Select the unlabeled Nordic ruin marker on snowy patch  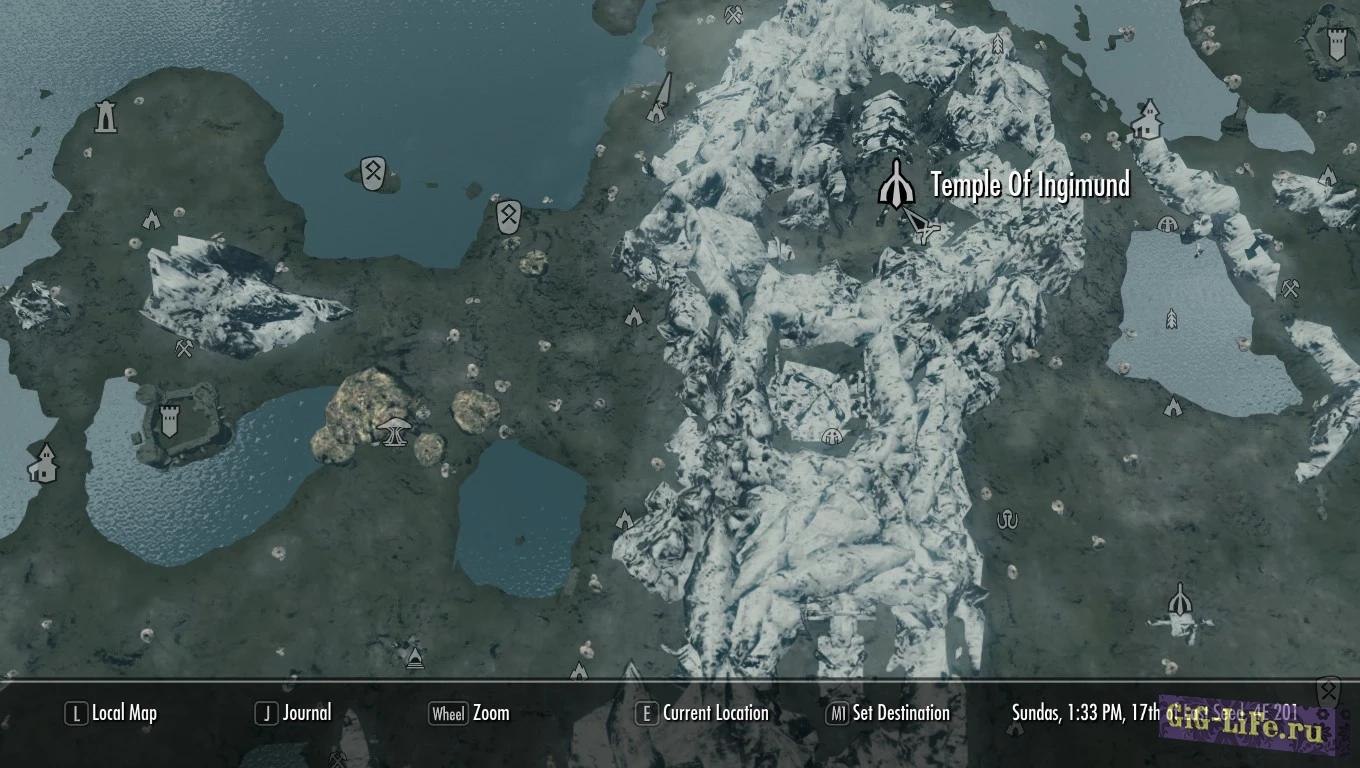pyautogui.click(x=1180, y=603)
